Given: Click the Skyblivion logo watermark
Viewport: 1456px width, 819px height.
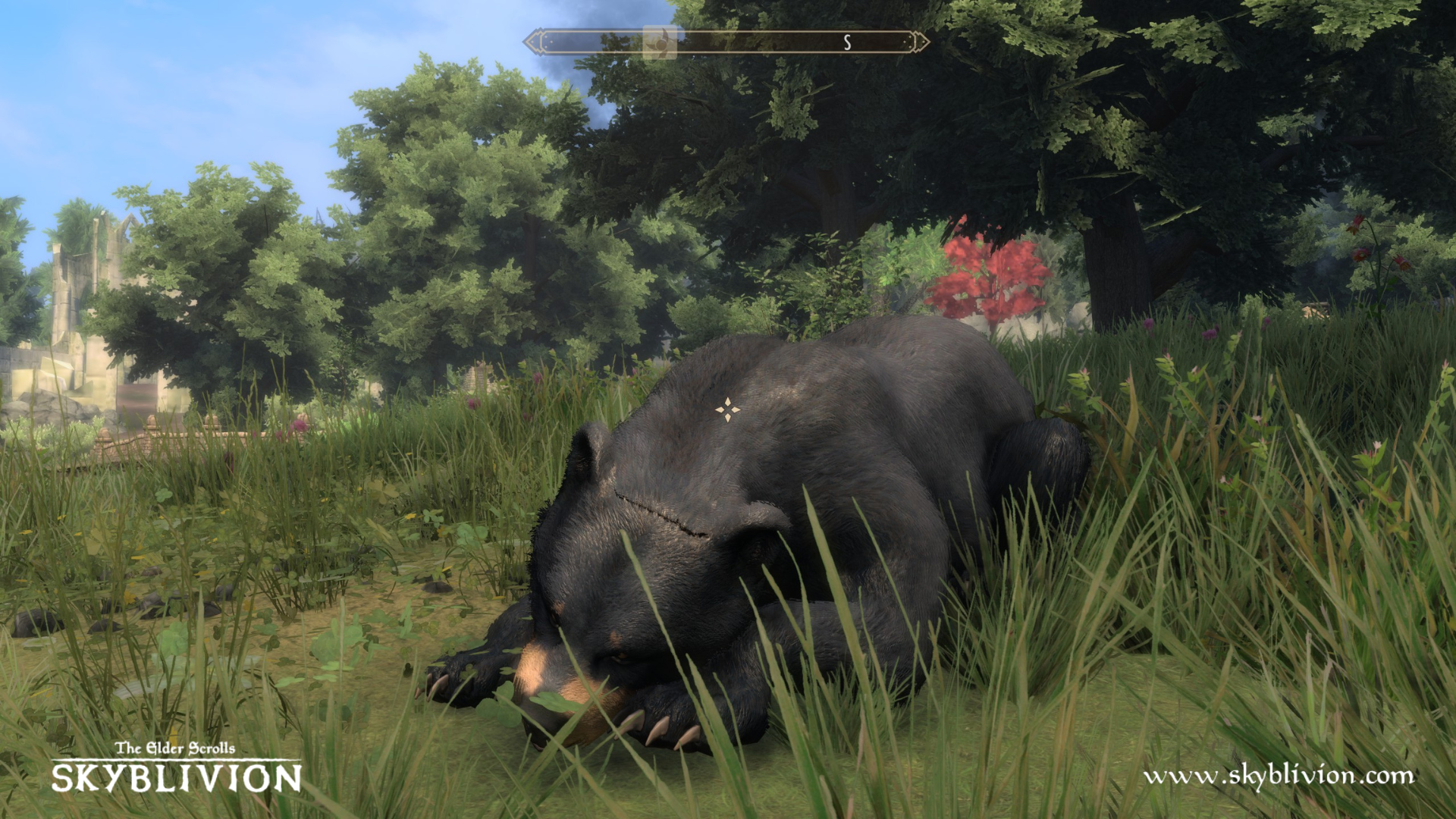Looking at the screenshot, I should coord(176,769).
